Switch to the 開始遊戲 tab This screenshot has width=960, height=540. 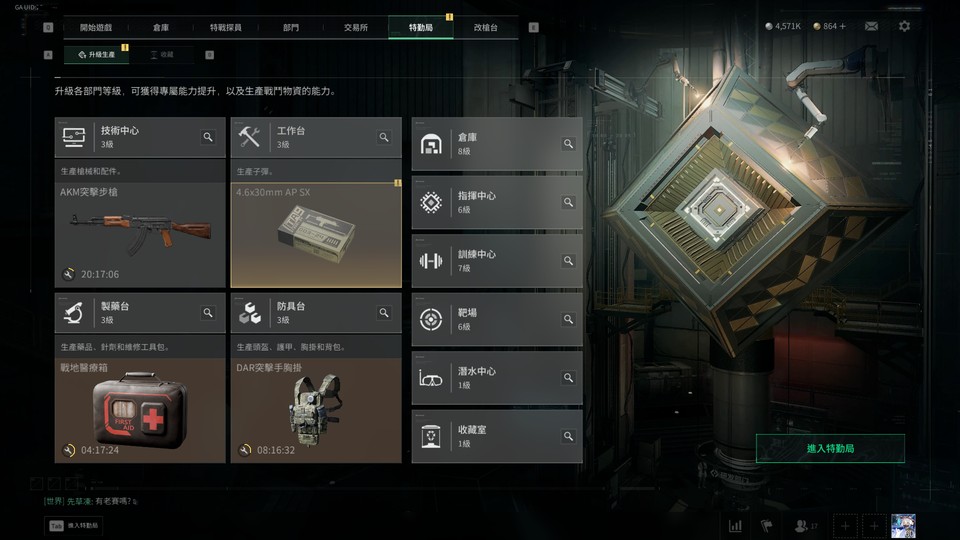pos(96,27)
